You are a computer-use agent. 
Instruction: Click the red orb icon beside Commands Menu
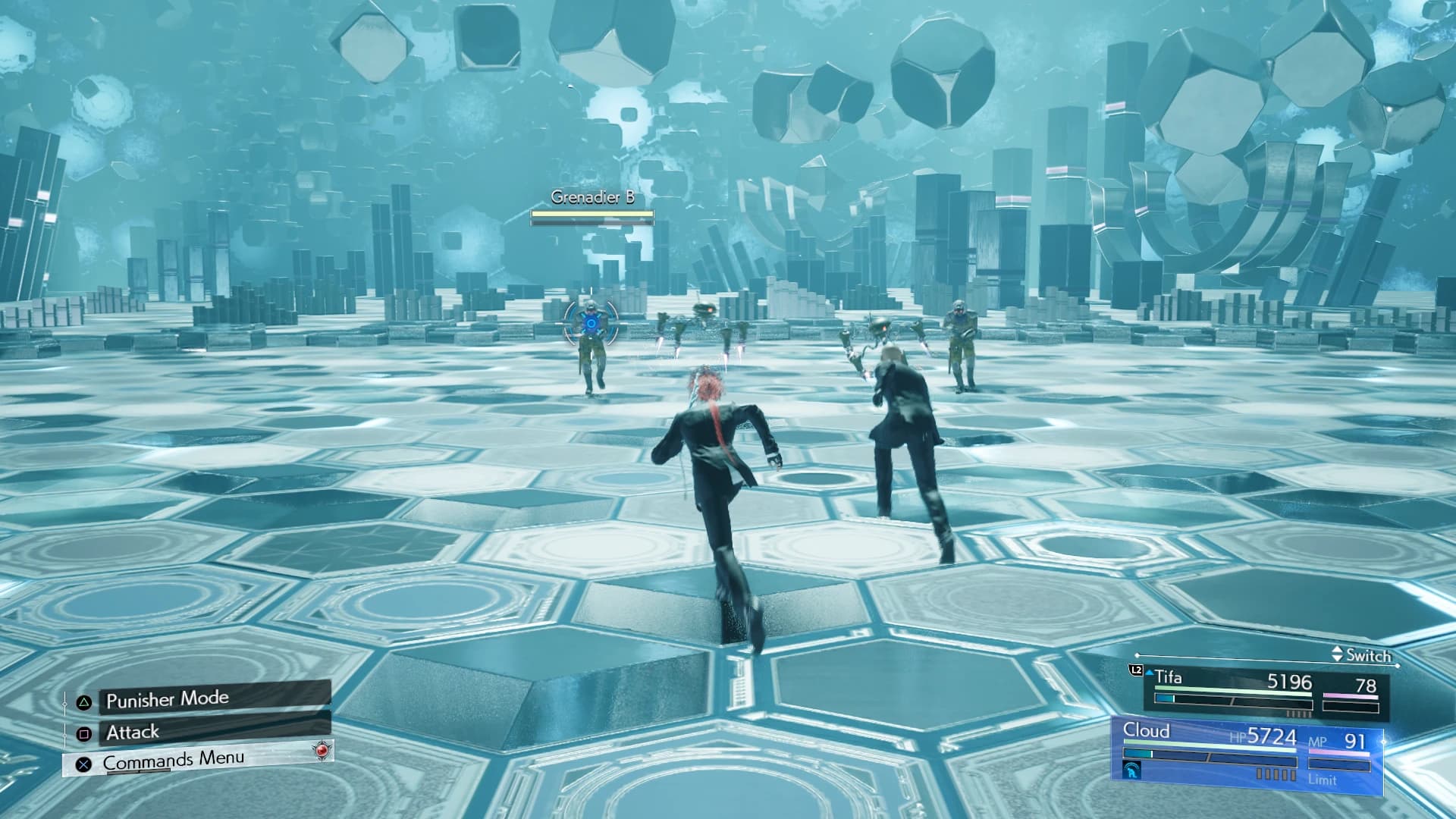click(322, 750)
